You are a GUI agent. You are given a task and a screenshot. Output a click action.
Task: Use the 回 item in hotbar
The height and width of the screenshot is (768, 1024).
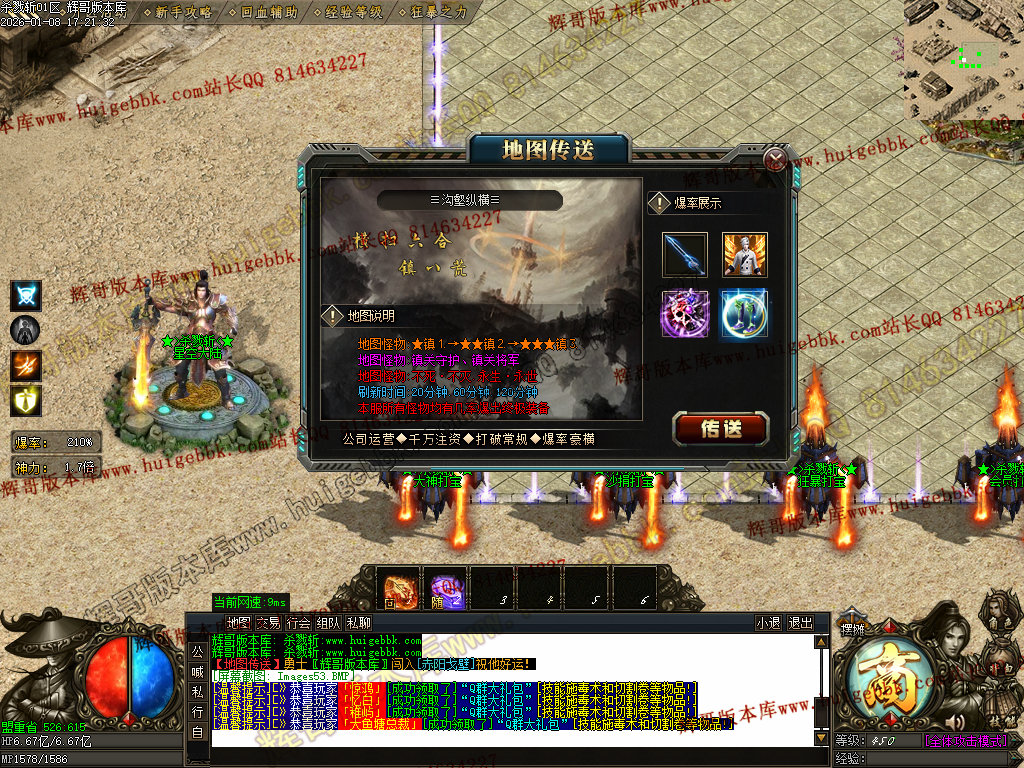tap(402, 589)
